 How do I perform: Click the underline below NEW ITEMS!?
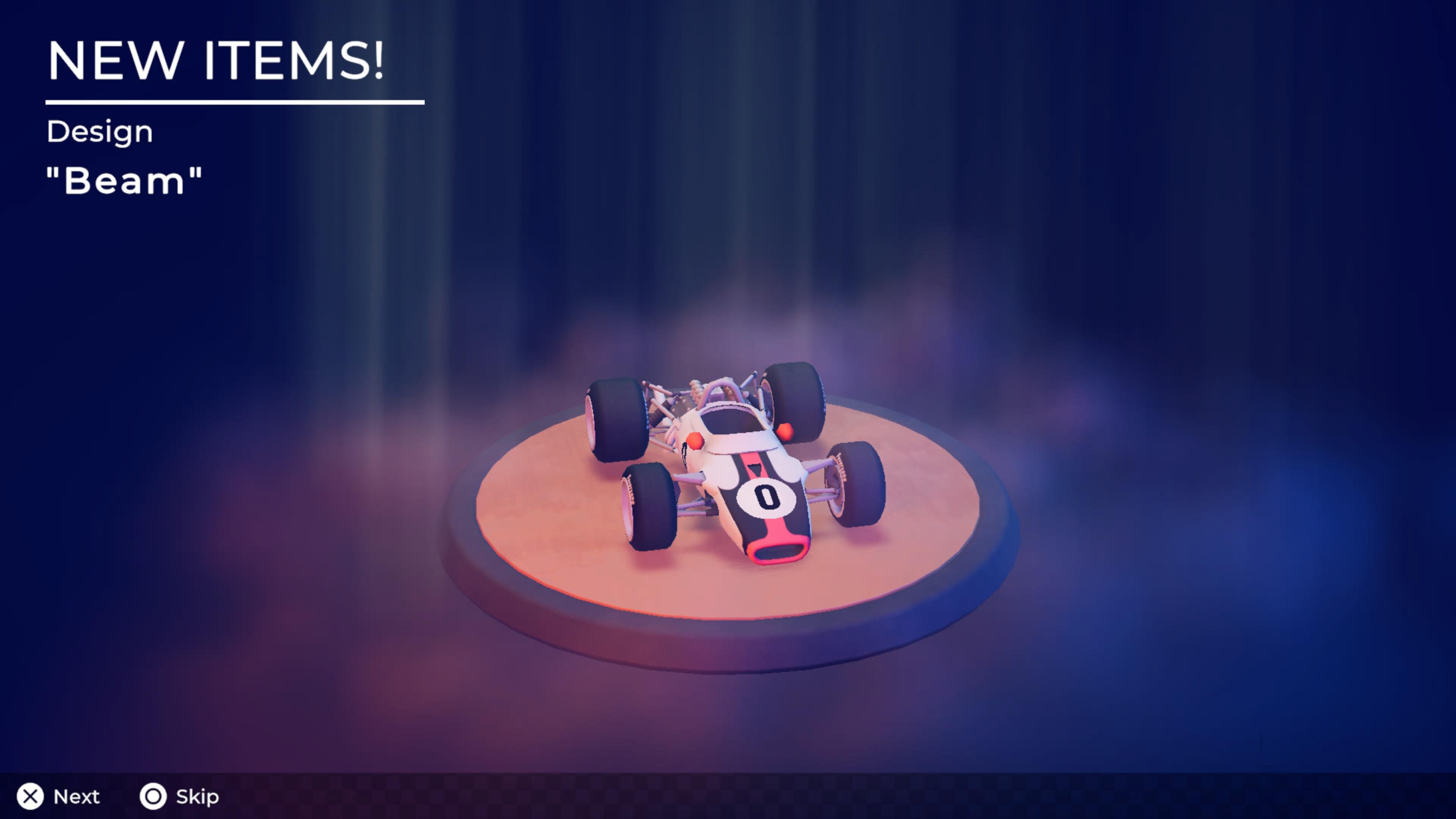(235, 102)
